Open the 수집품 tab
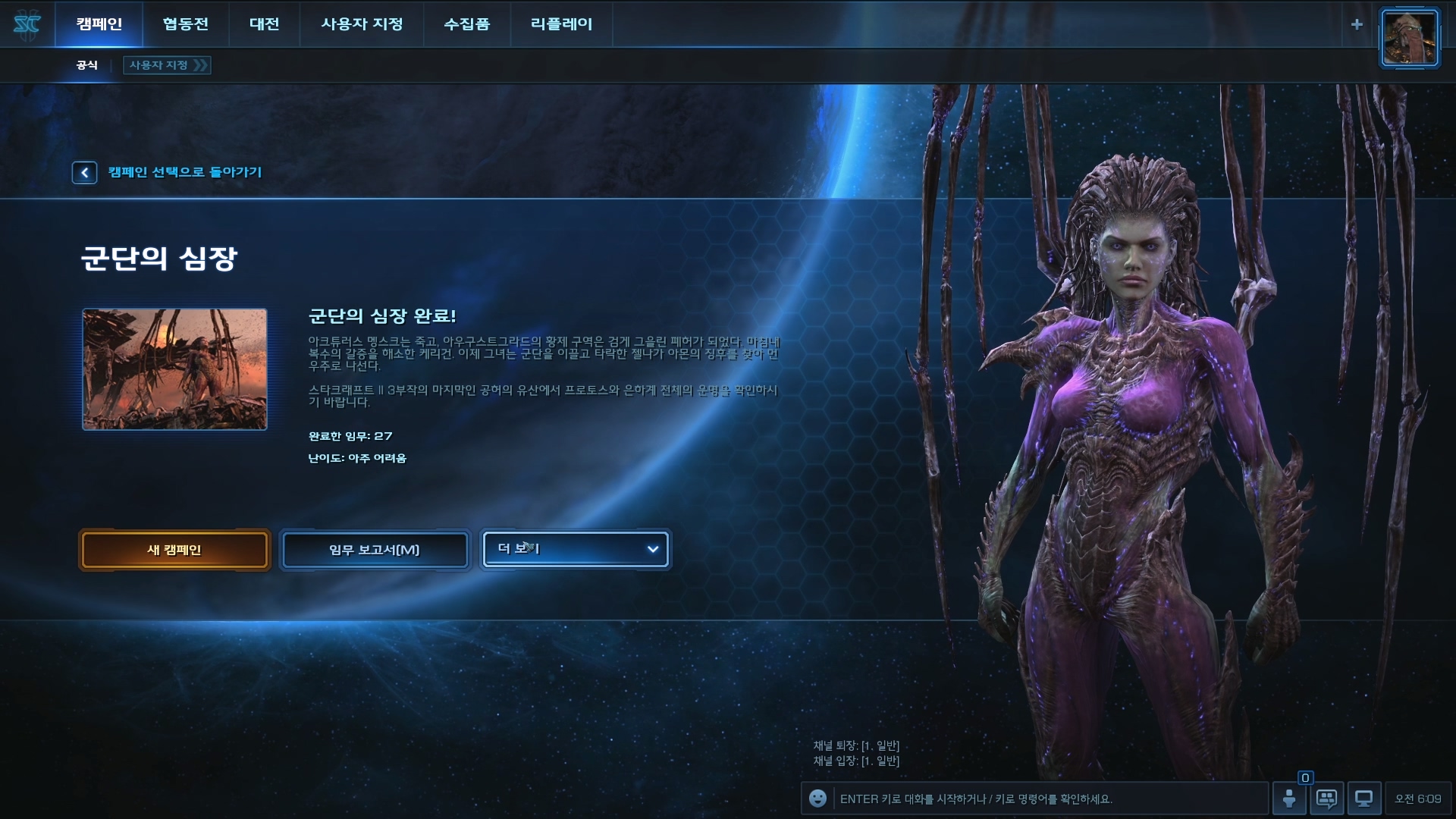The width and height of the screenshot is (1456, 819). point(466,24)
